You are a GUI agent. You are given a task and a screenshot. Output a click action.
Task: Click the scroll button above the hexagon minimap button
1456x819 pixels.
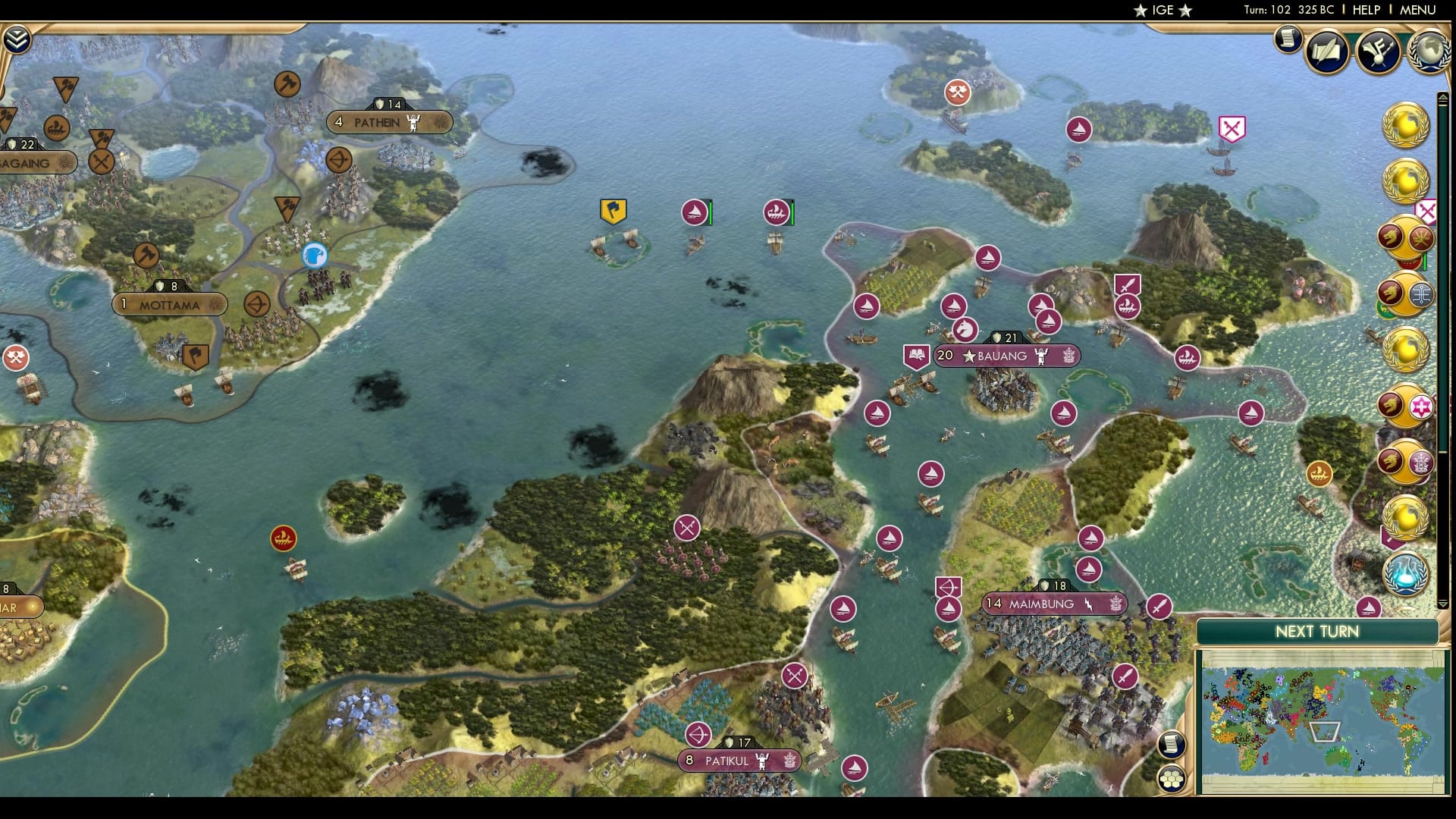pos(1172,744)
